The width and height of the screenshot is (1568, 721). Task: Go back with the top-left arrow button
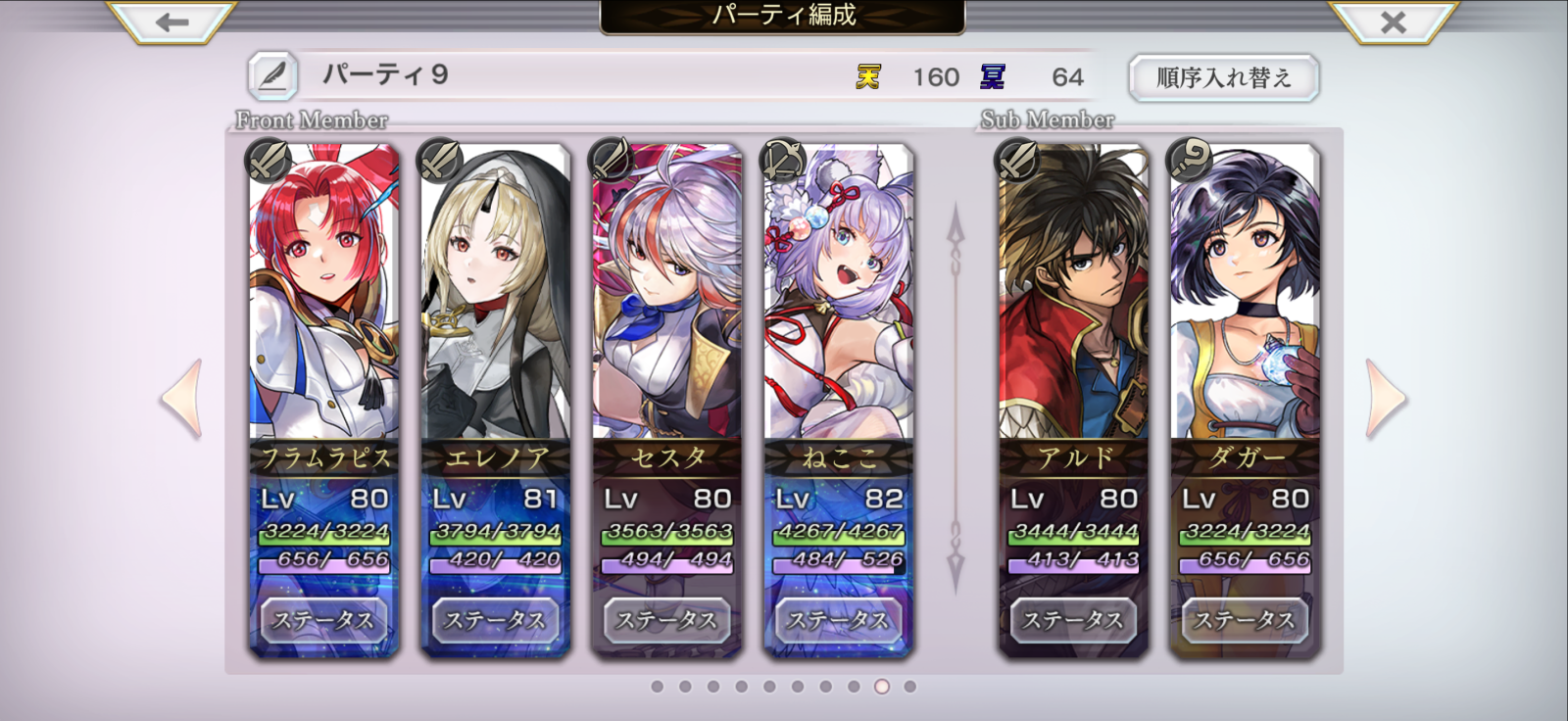tap(172, 22)
